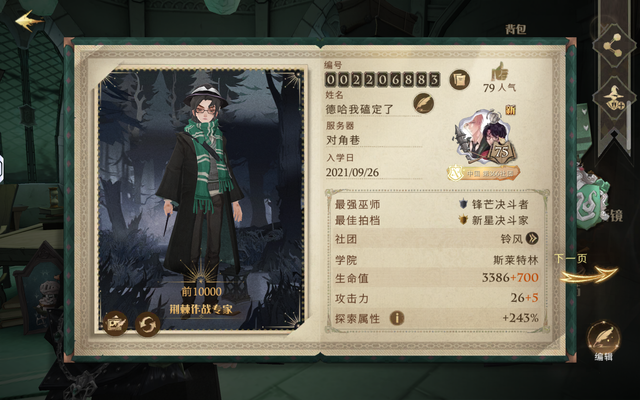Copy the player ID number
The width and height of the screenshot is (640, 400).
[x=458, y=79]
